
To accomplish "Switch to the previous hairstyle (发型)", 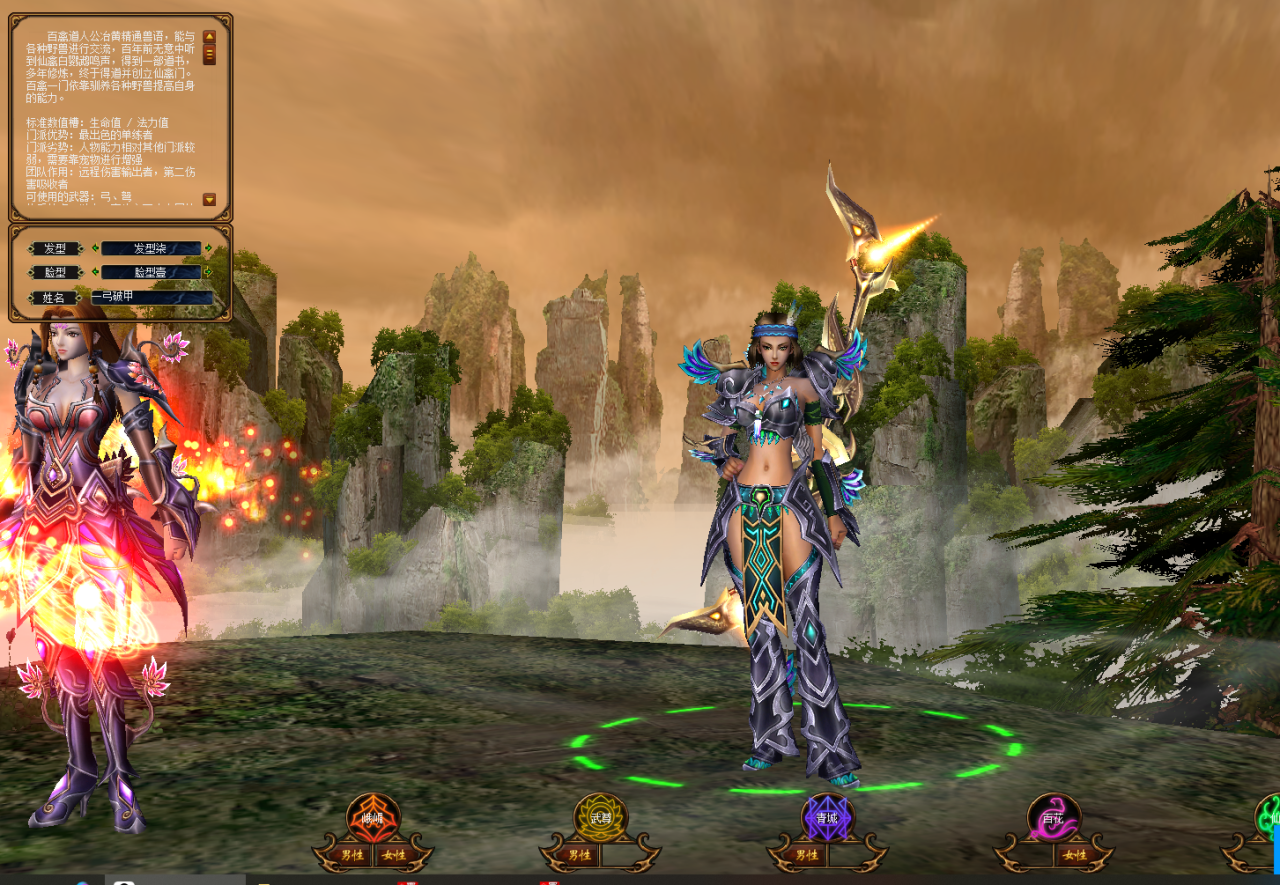I will pyautogui.click(x=95, y=248).
